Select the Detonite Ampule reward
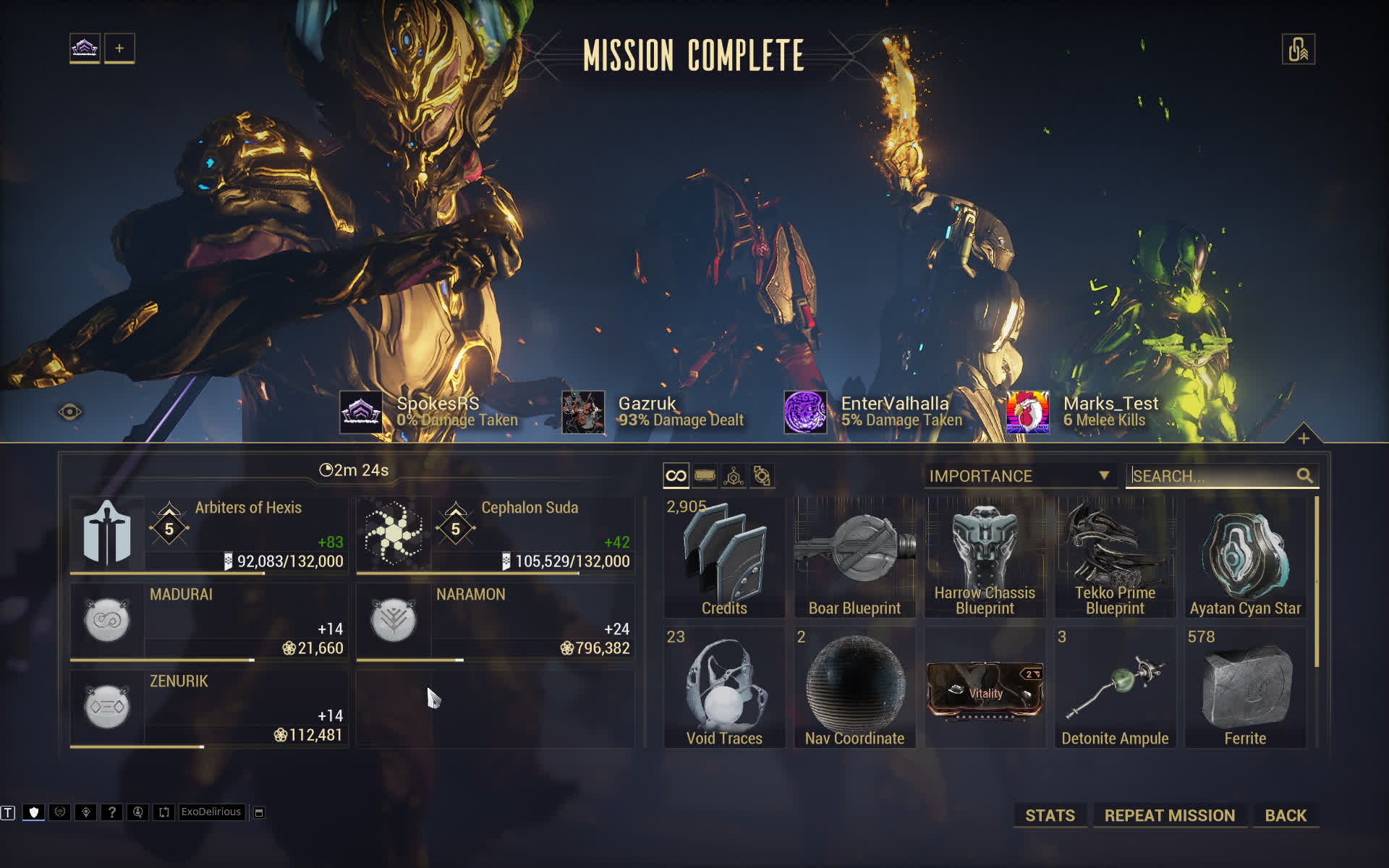 click(1115, 688)
